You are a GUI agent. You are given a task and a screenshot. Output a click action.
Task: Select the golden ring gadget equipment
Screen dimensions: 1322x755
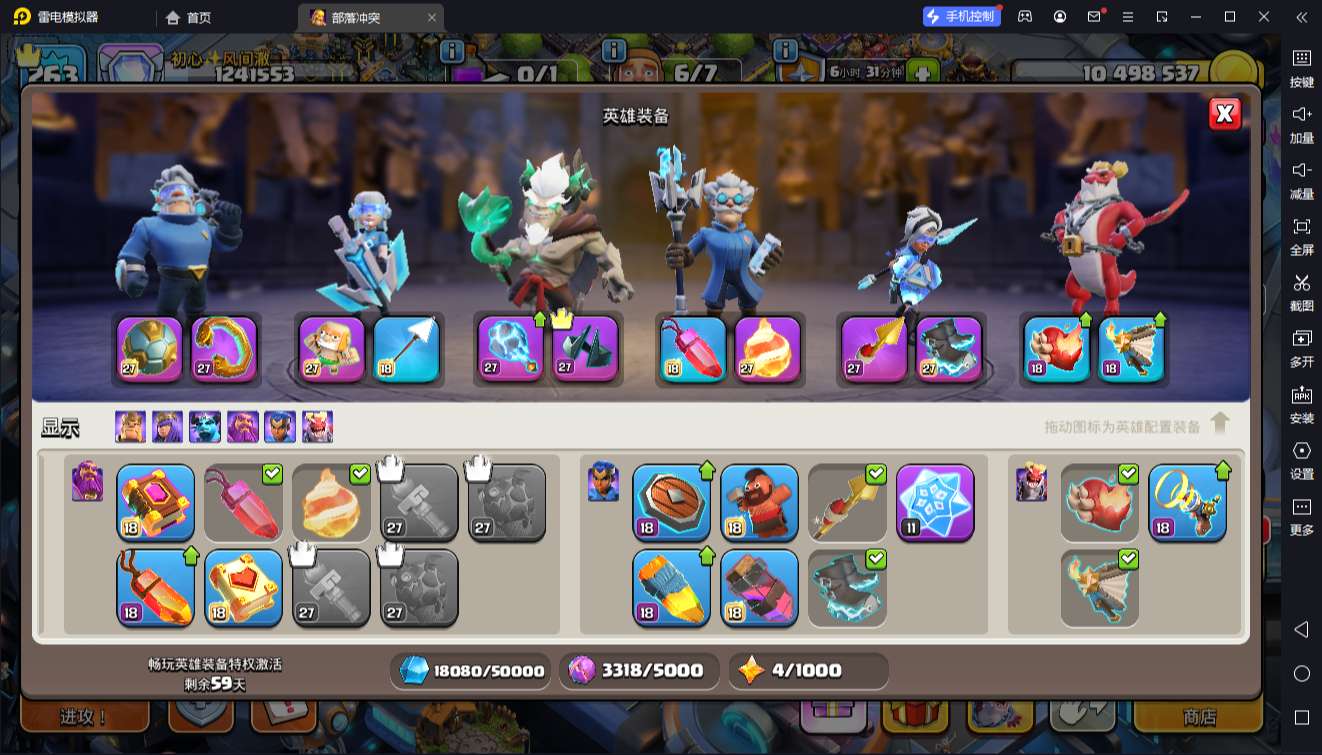pos(1187,502)
